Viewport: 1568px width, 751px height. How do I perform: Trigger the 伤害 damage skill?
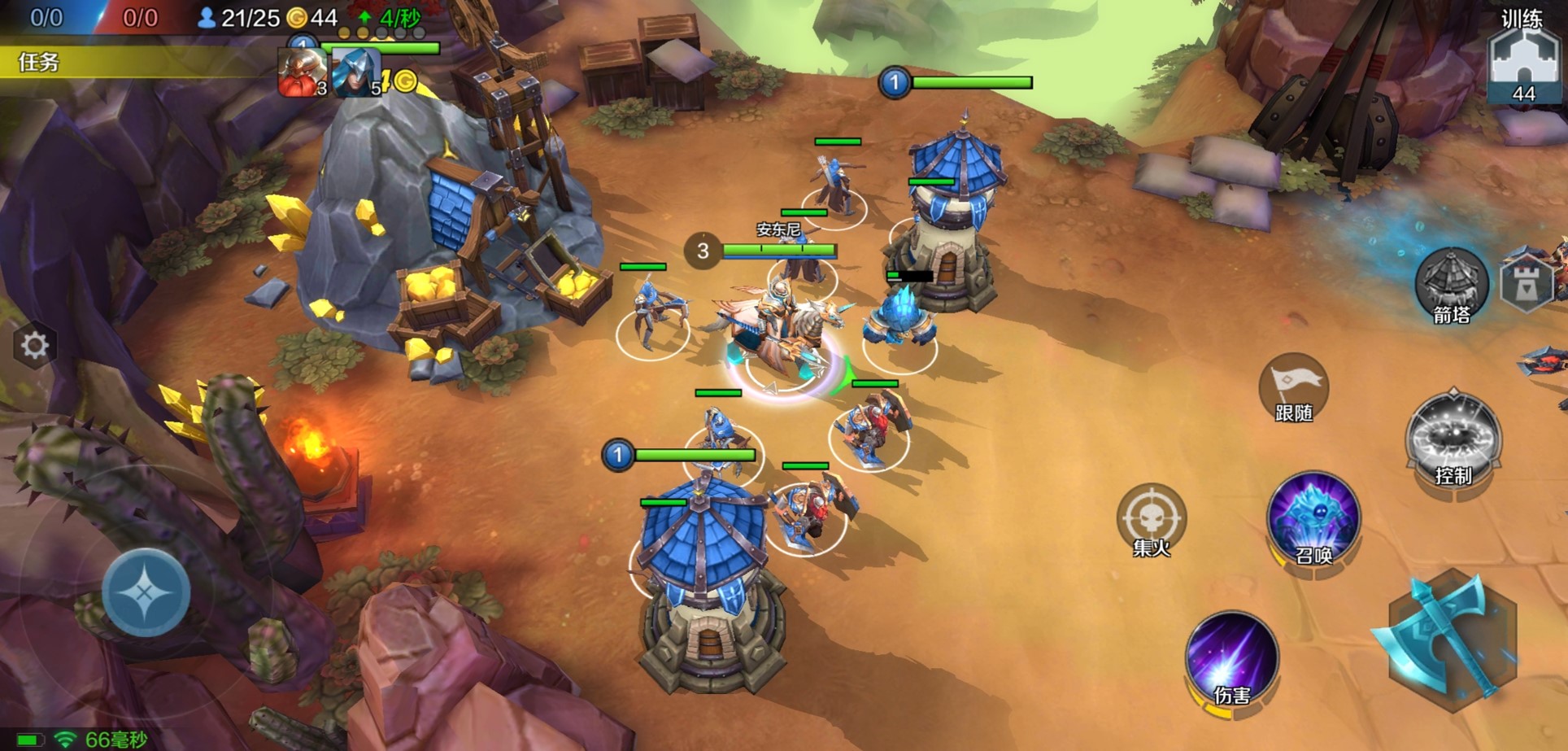click(1231, 661)
